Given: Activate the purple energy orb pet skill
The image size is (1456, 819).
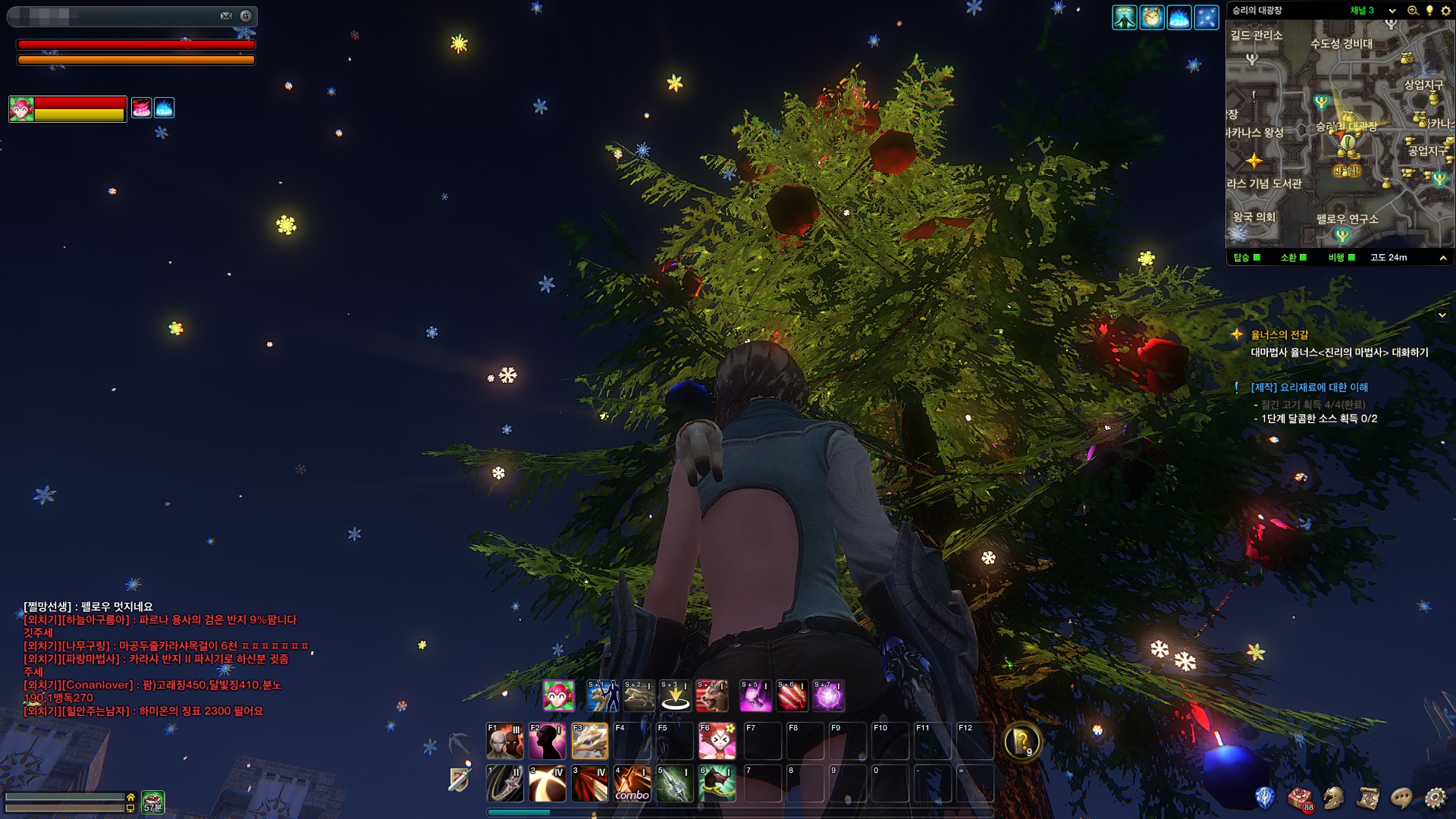Looking at the screenshot, I should click(828, 696).
